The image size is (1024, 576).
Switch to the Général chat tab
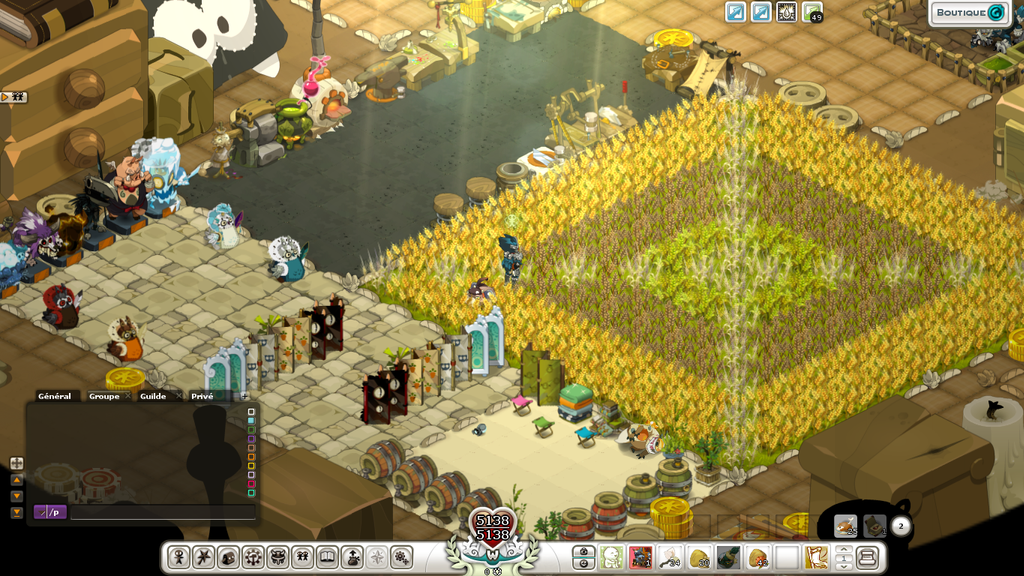(x=54, y=396)
